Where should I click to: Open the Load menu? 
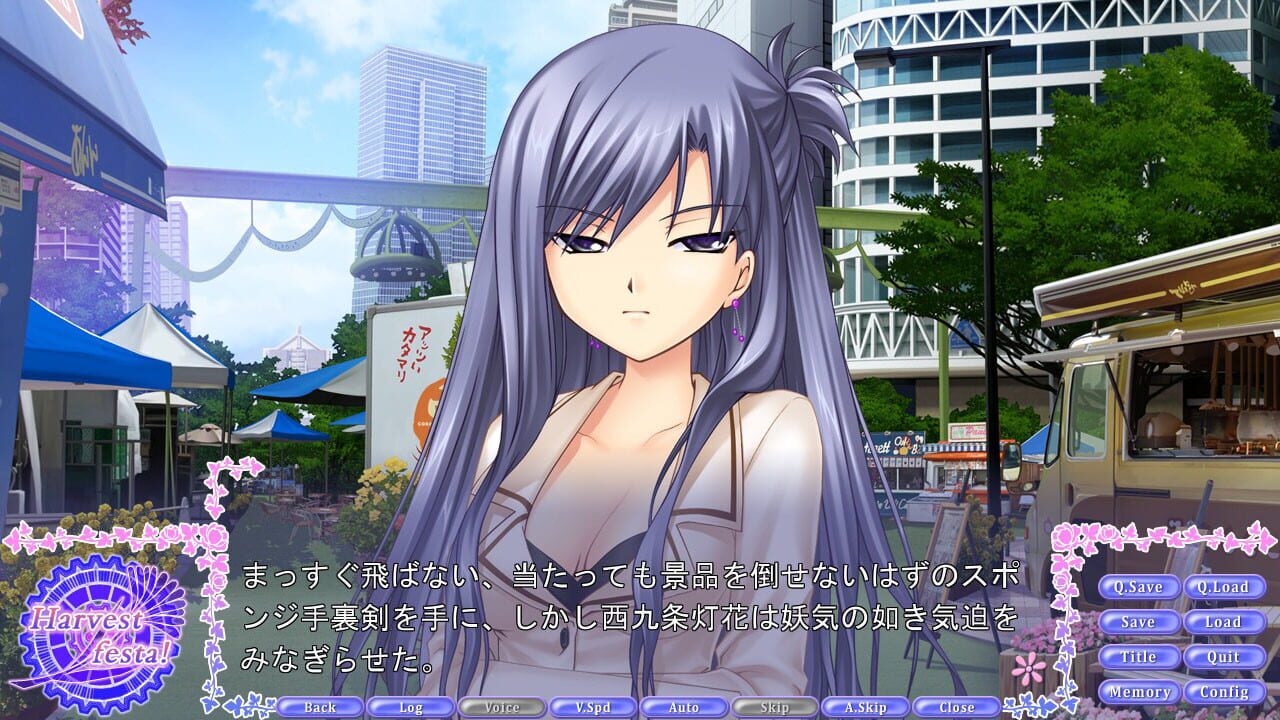pyautogui.click(x=1225, y=622)
